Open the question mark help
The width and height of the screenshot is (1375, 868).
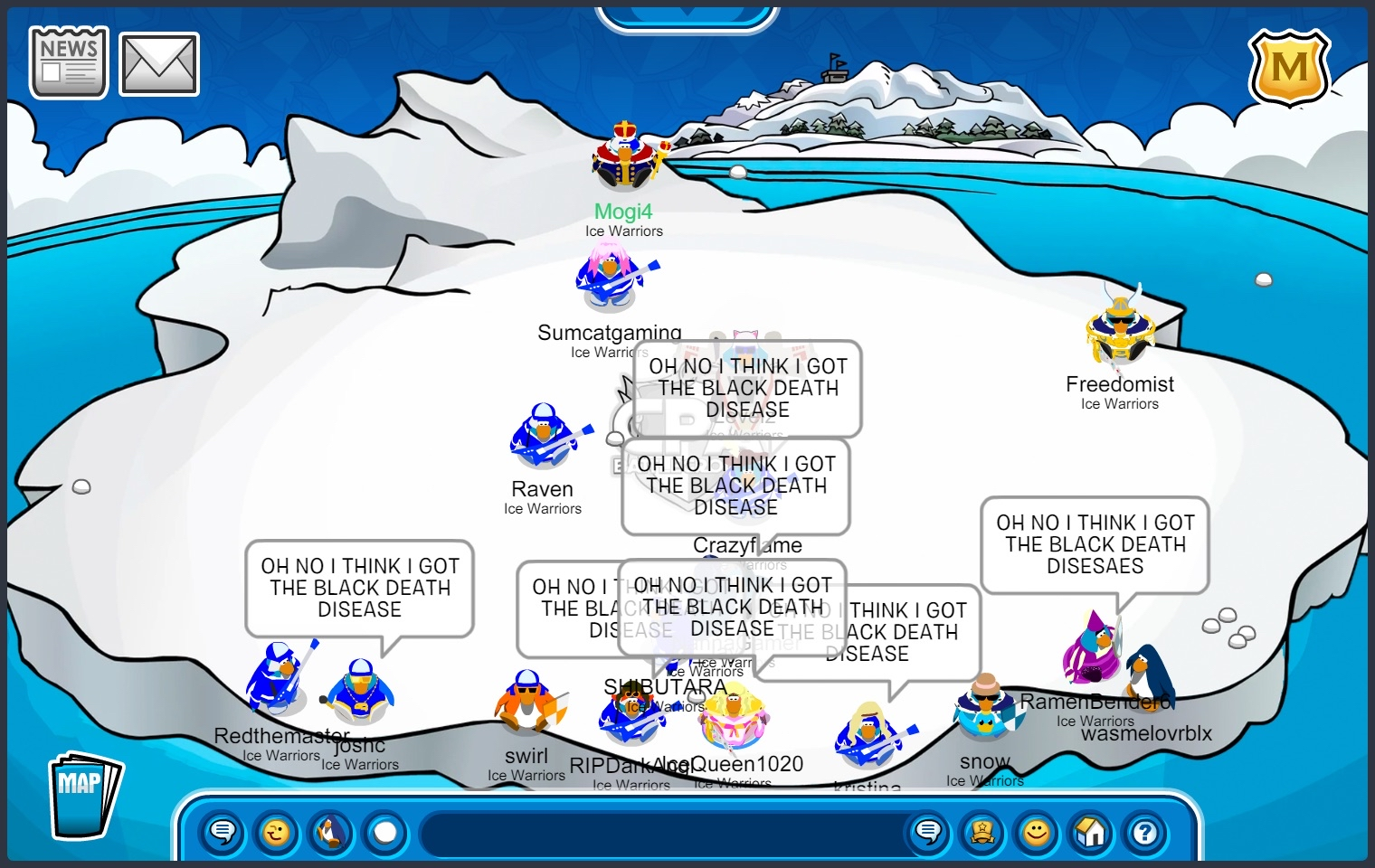point(1145,831)
